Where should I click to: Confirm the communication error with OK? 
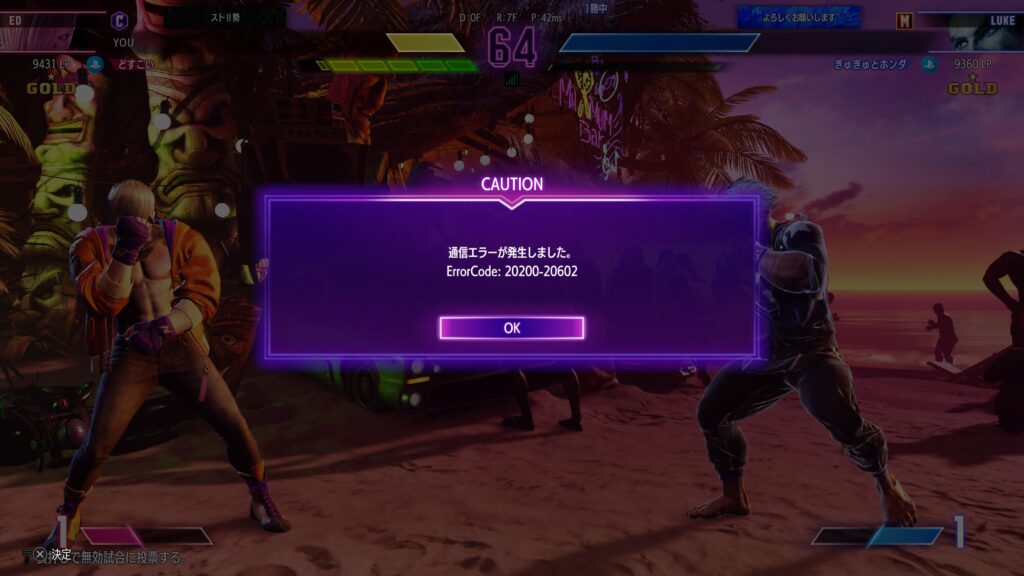(511, 328)
